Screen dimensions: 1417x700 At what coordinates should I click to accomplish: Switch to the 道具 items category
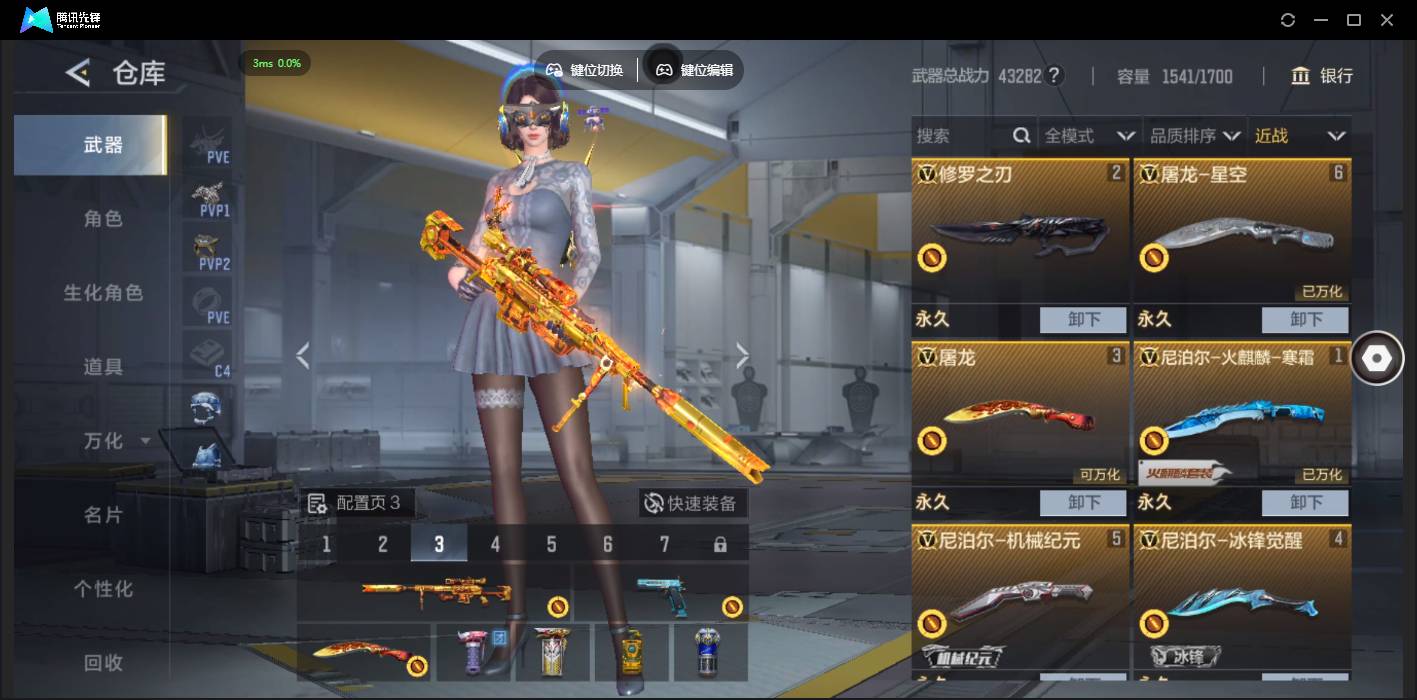click(x=103, y=367)
